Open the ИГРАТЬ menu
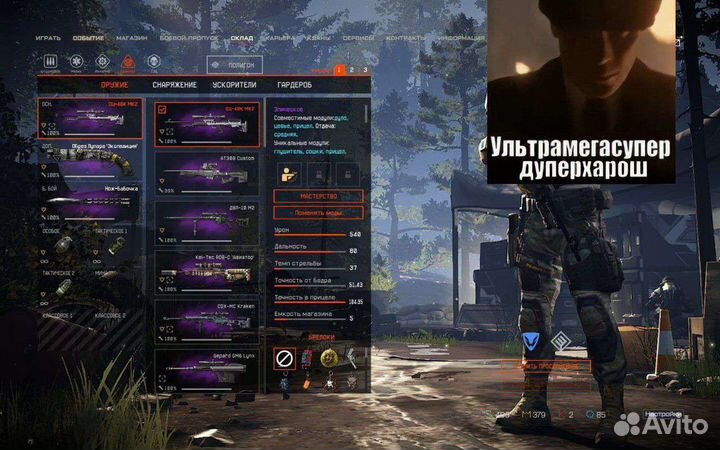Screen dimensions: 720x450 (48, 37)
